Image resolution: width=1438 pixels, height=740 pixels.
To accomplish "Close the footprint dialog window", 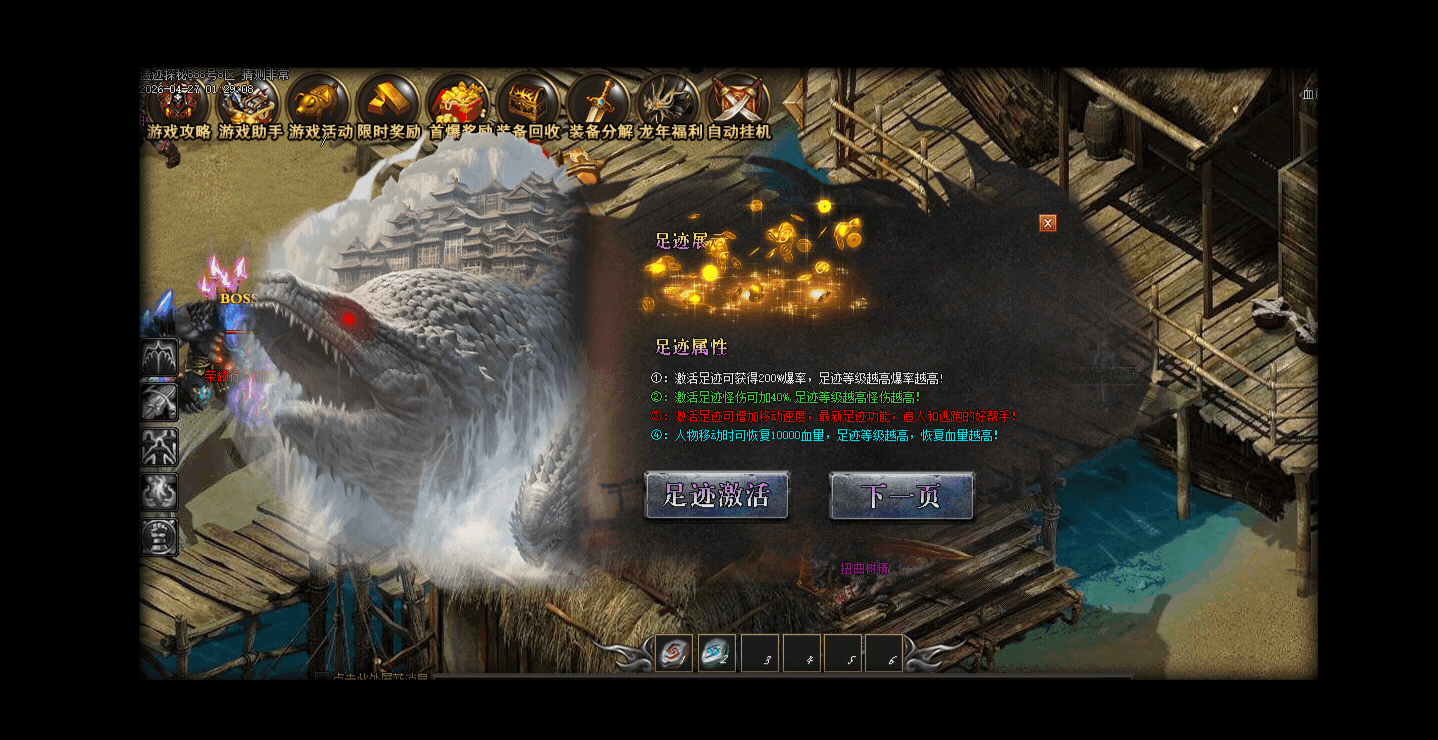I will click(1048, 223).
